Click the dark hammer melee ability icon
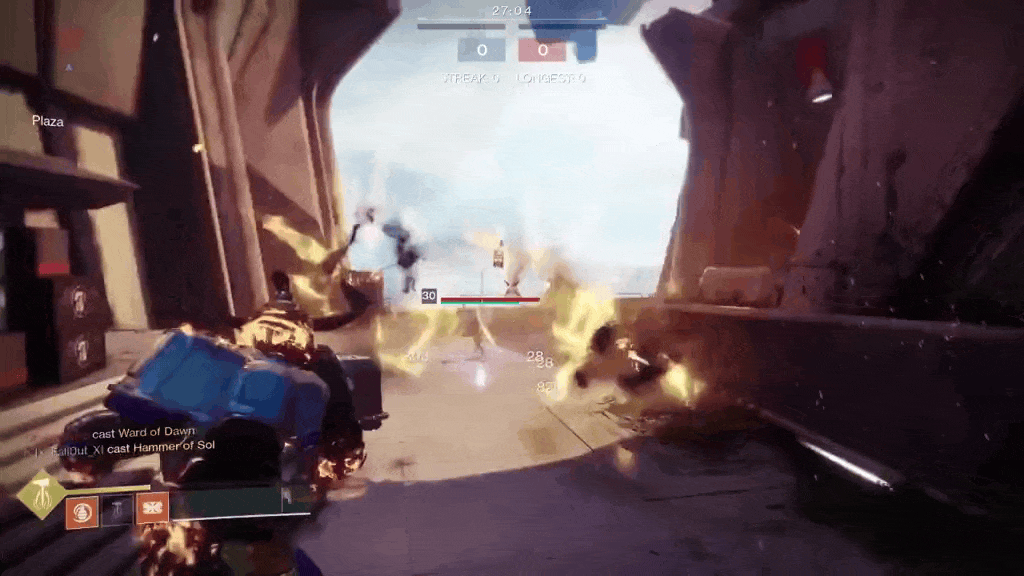 coord(117,510)
